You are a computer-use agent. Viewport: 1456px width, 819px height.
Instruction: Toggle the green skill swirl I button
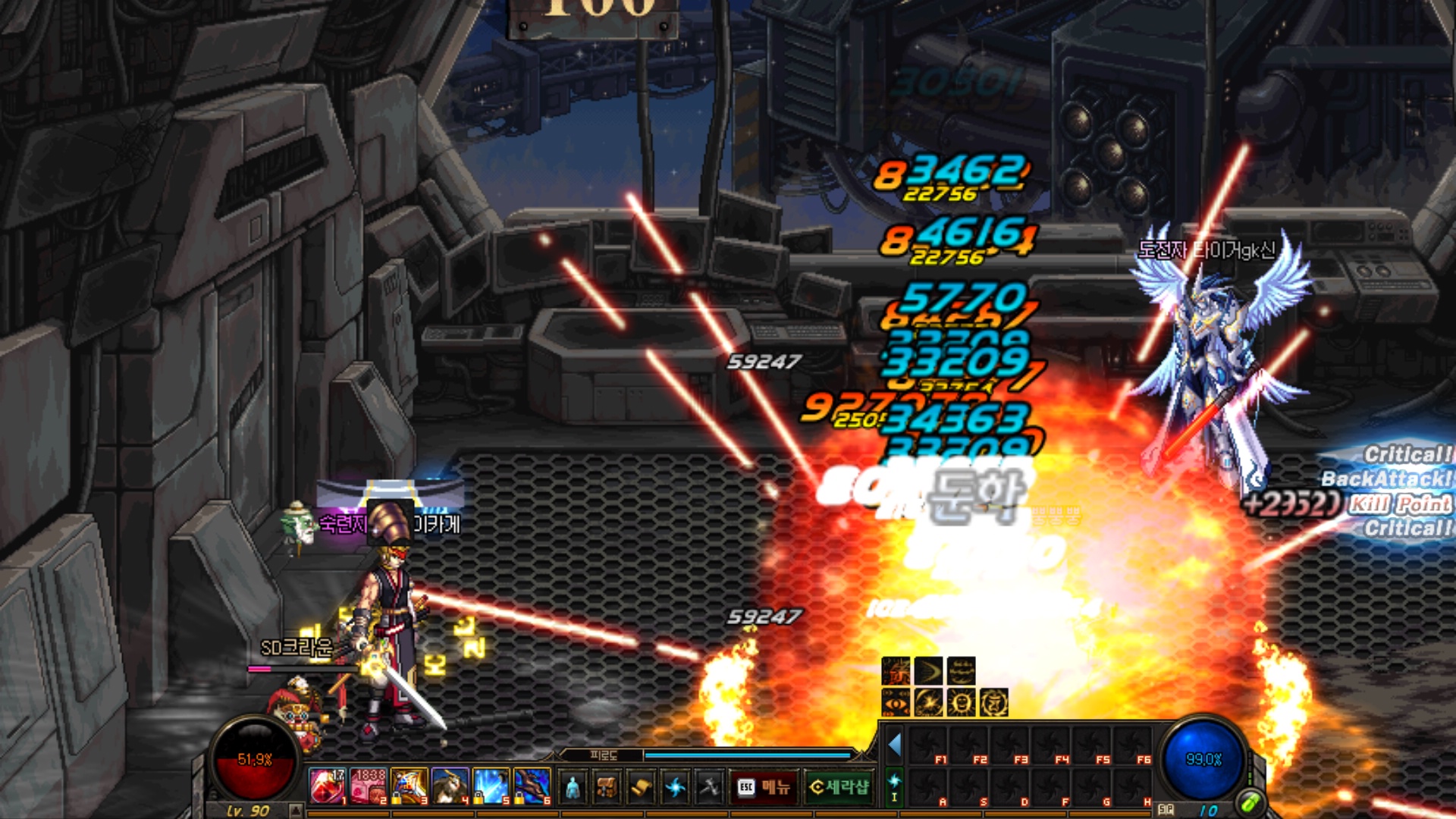pos(894,786)
